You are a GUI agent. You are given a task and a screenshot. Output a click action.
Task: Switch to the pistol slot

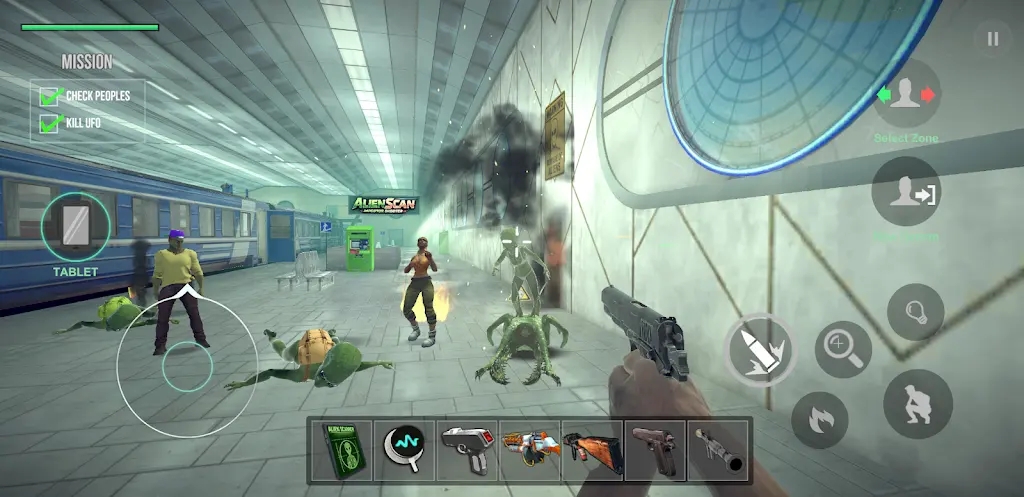pyautogui.click(x=656, y=450)
